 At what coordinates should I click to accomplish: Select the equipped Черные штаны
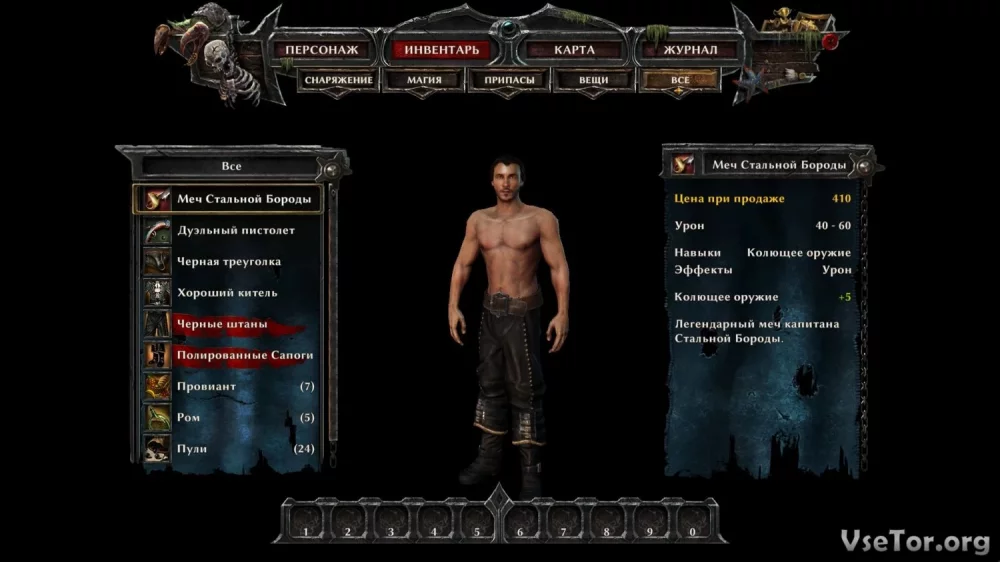(222, 324)
